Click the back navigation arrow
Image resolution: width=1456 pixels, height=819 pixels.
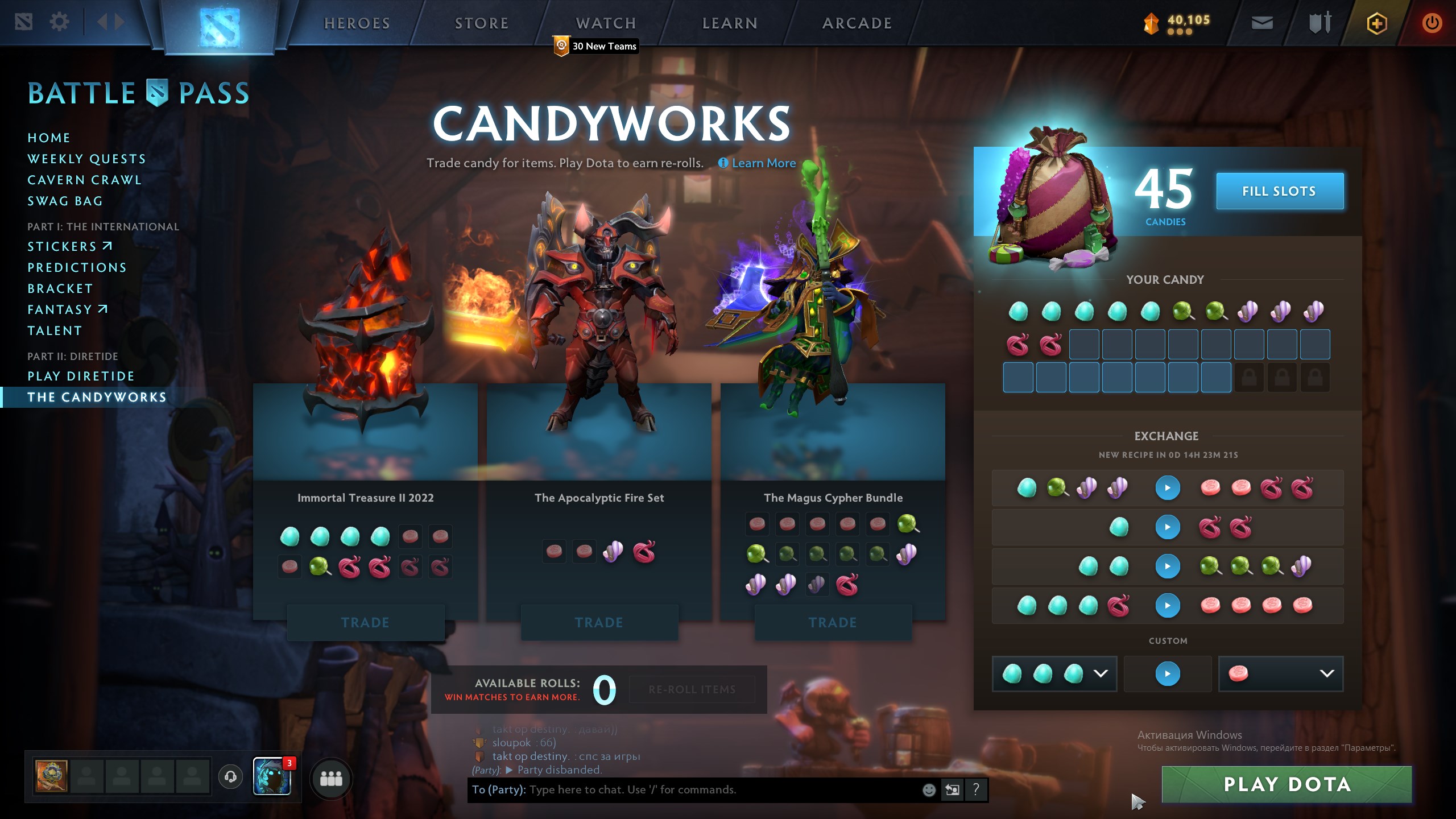point(102,22)
